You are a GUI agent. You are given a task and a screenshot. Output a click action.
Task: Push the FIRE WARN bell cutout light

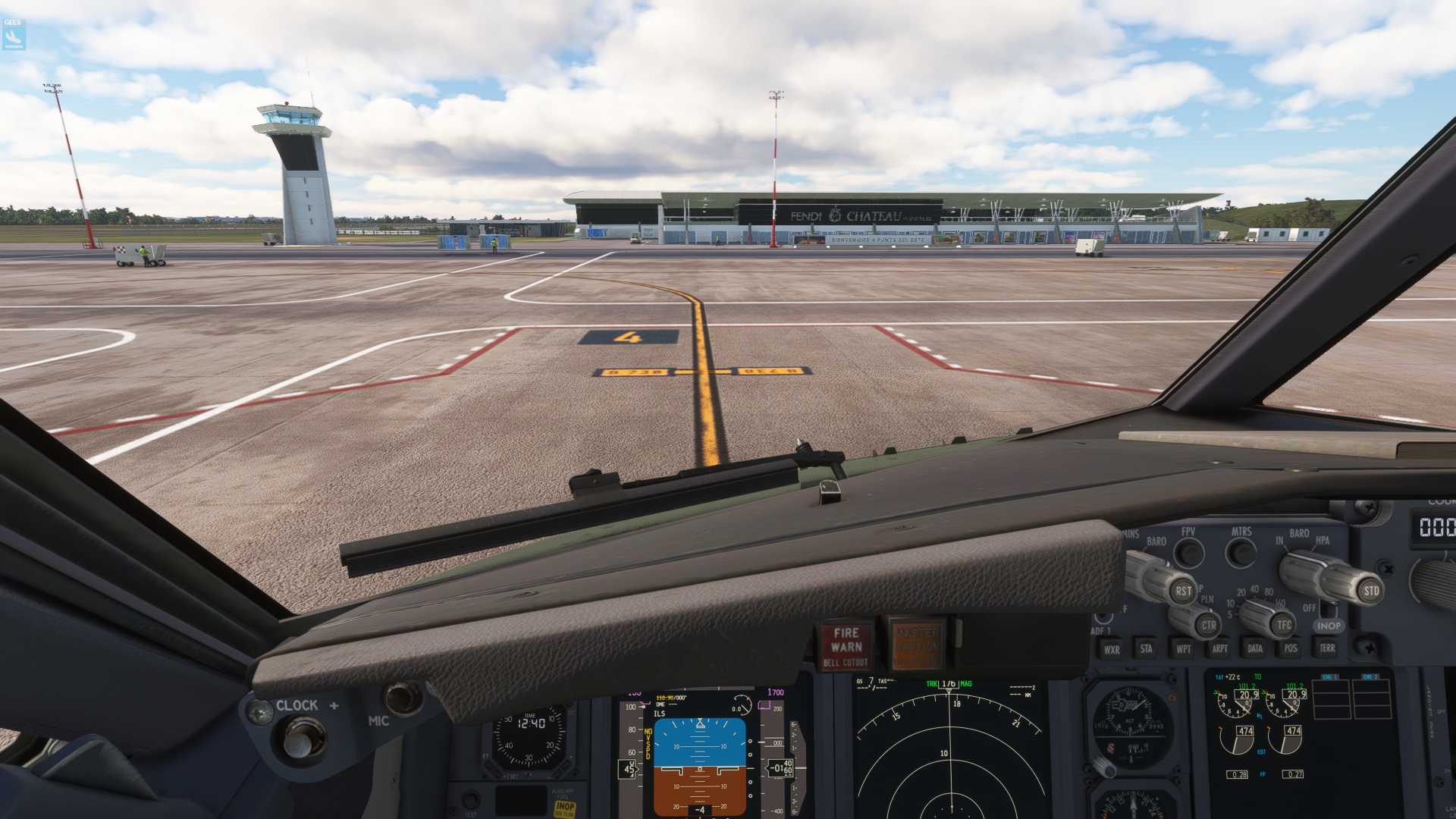click(846, 646)
